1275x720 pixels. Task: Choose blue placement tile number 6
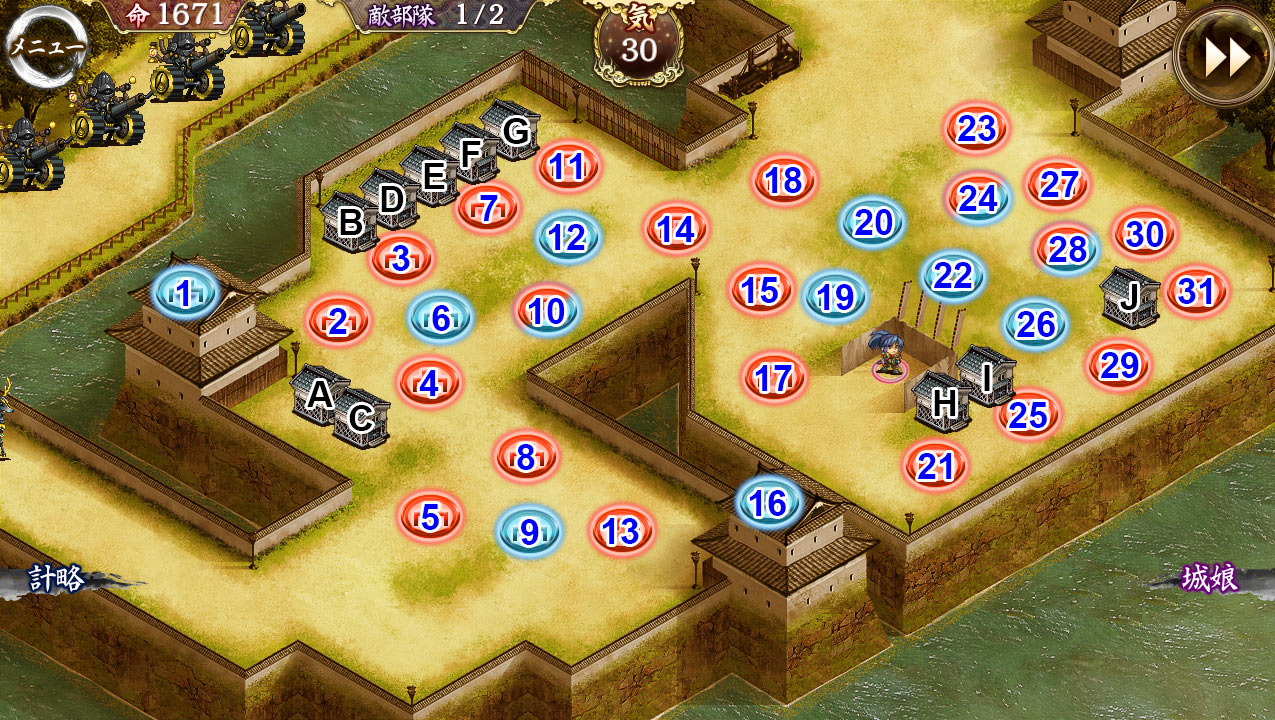pyautogui.click(x=440, y=318)
